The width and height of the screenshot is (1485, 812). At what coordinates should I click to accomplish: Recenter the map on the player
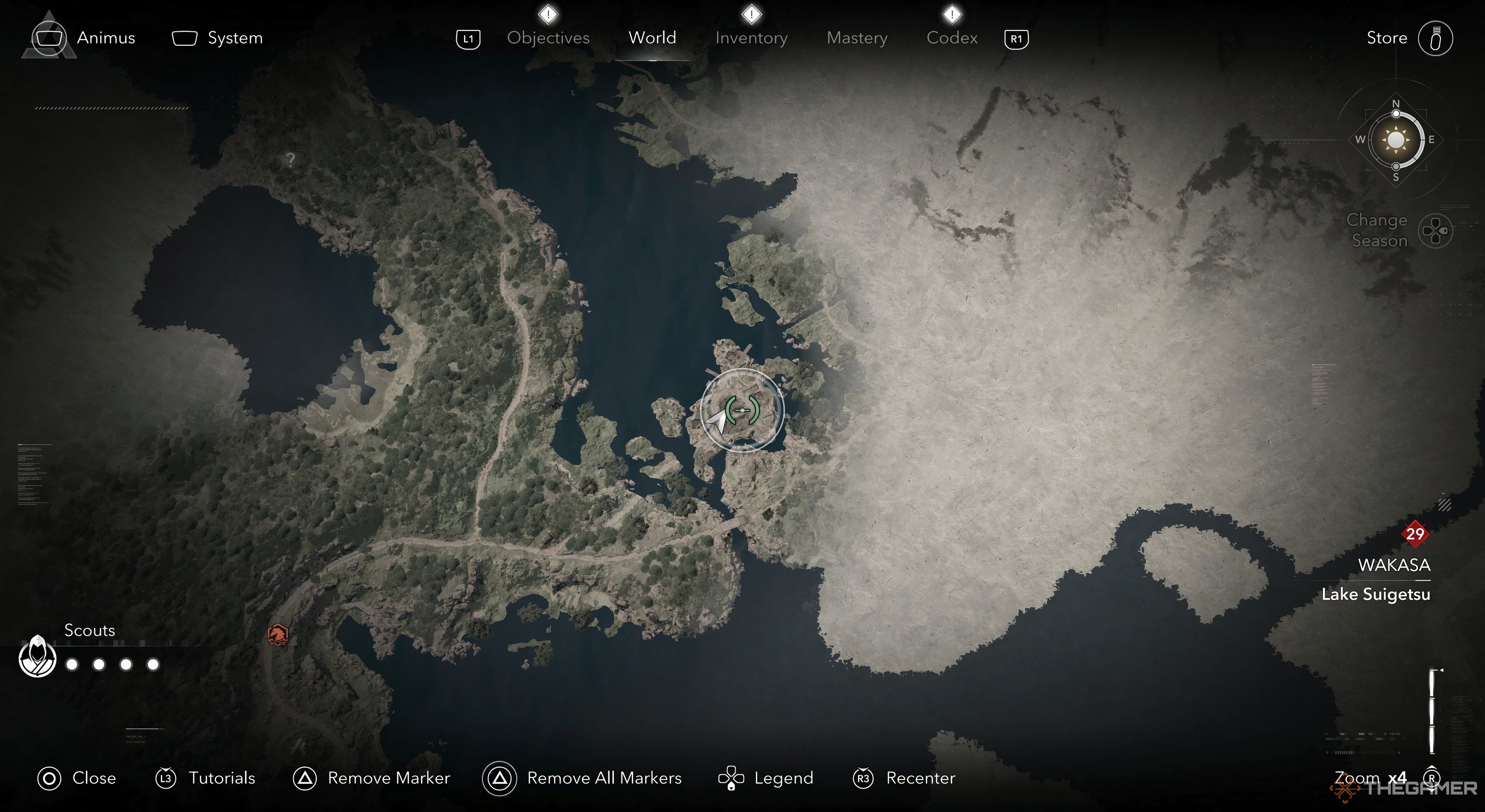pos(904,778)
